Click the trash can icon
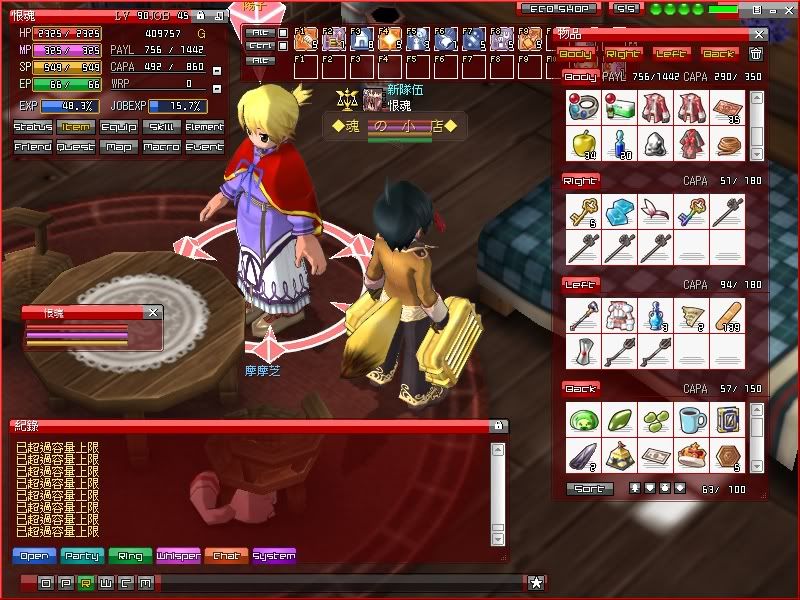 [x=756, y=53]
